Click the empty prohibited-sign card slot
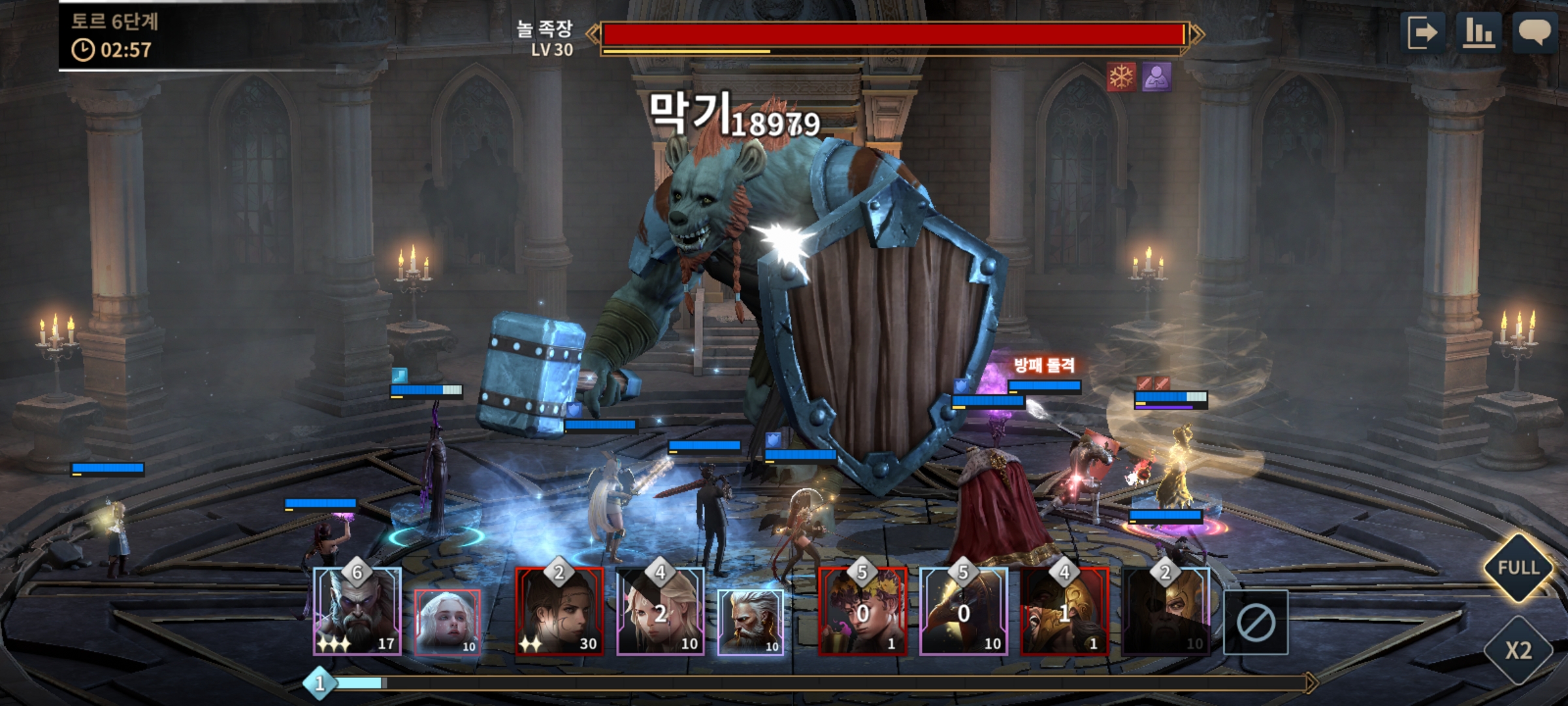The image size is (1568, 706). (x=1255, y=622)
